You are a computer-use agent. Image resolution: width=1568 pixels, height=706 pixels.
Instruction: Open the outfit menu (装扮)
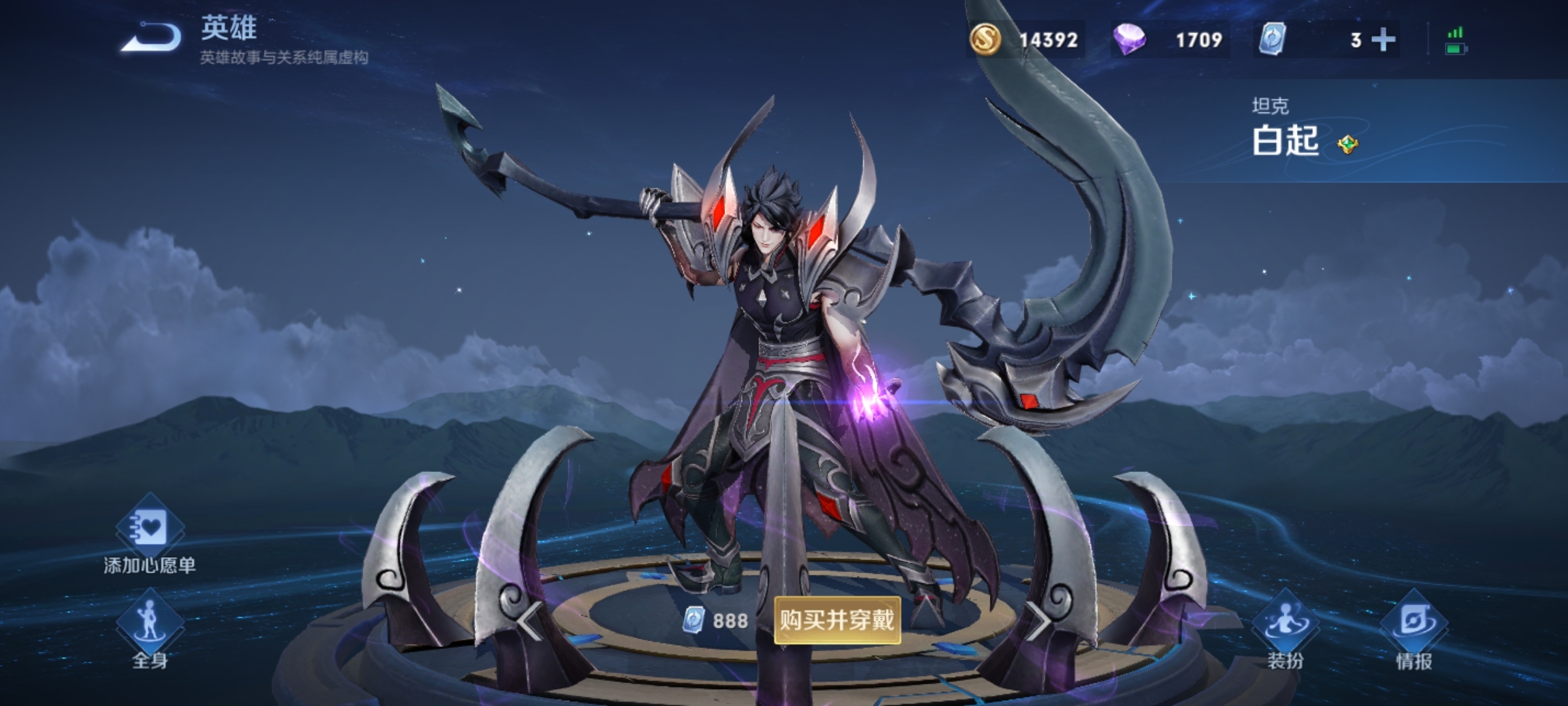click(x=1284, y=626)
